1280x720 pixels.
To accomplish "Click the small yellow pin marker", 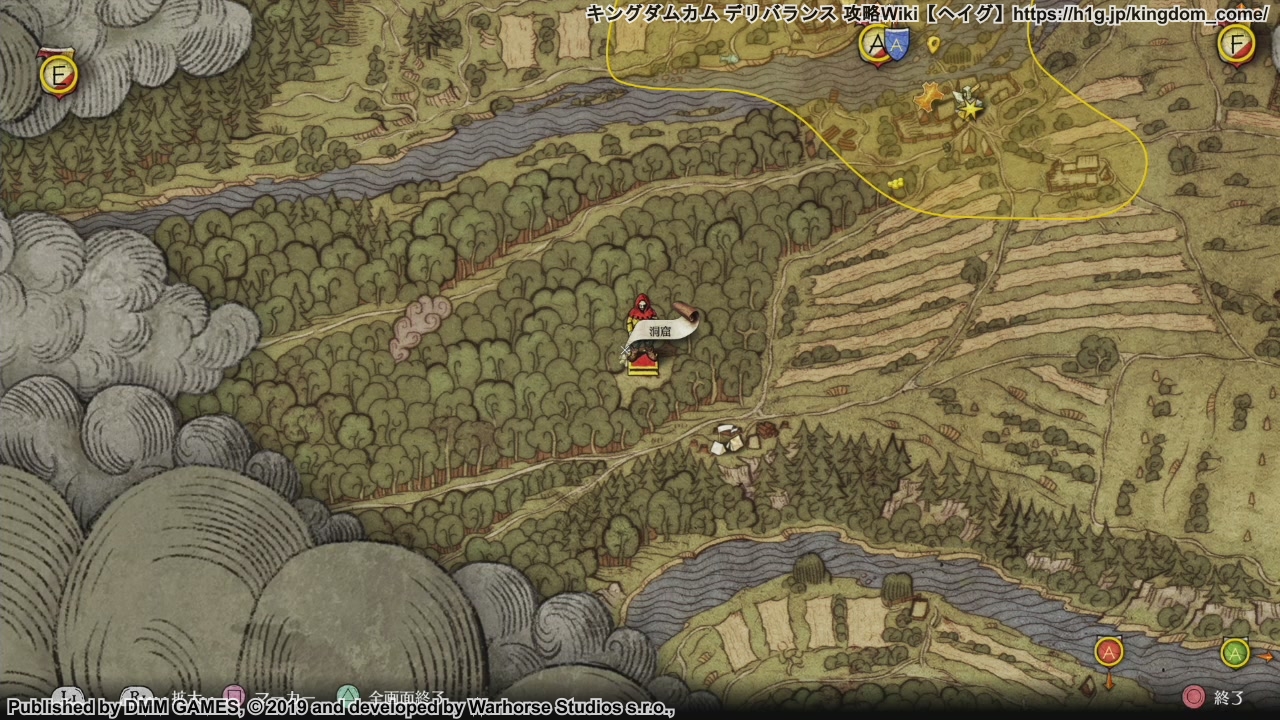I will [933, 44].
